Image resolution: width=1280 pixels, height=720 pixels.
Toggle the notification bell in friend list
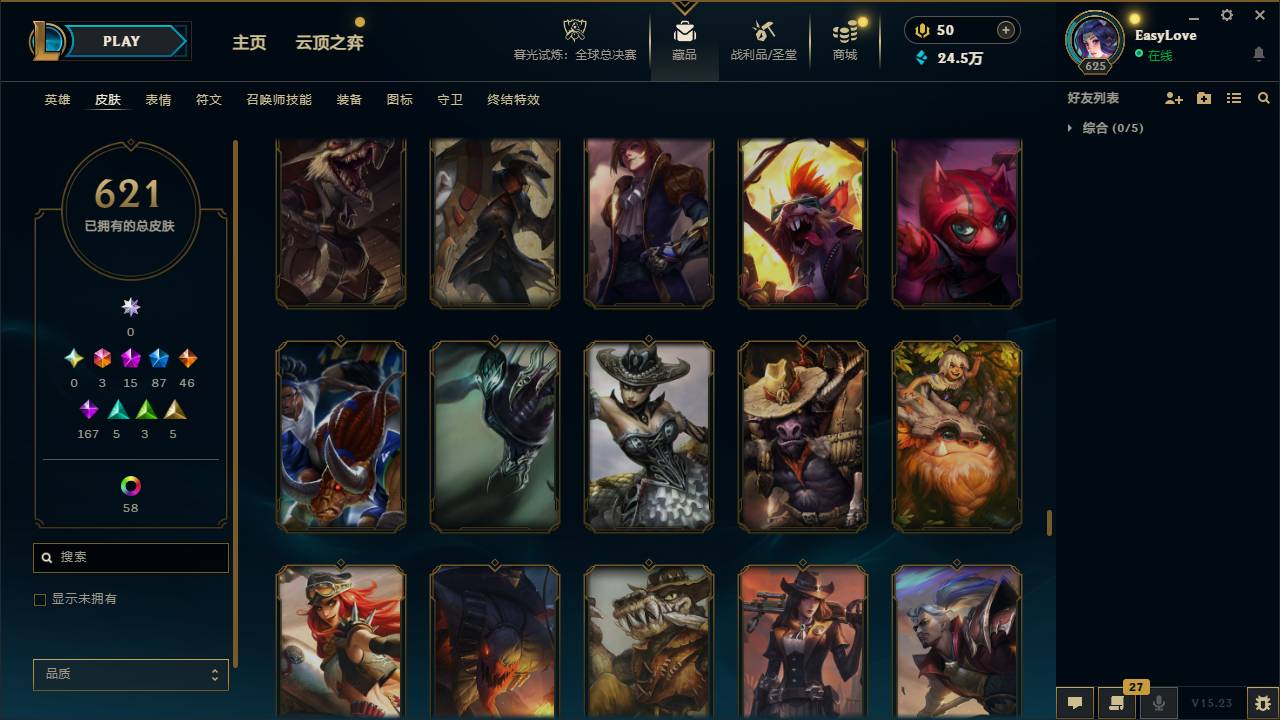coord(1260,53)
